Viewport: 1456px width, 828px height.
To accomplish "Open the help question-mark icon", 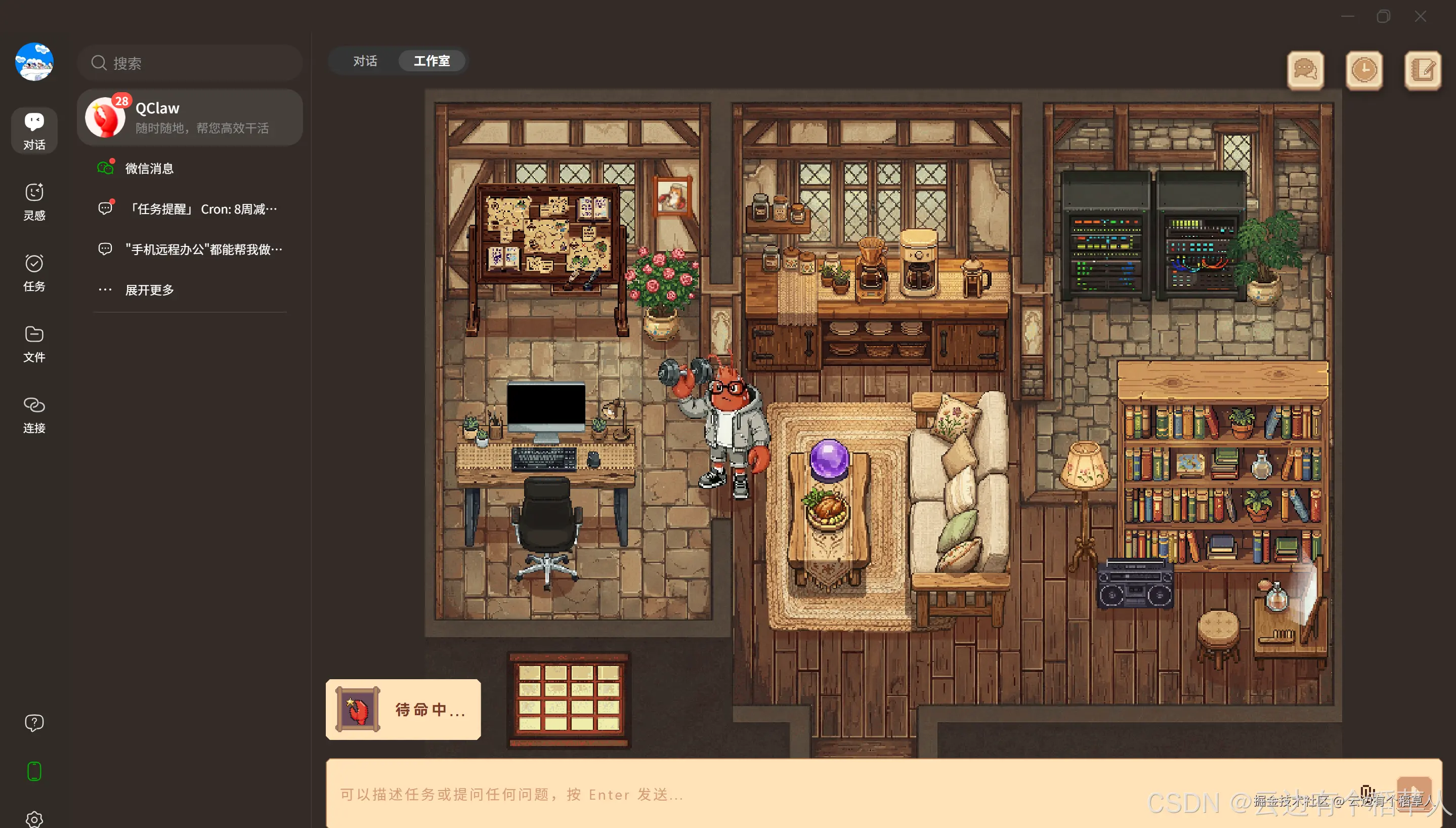I will tap(34, 723).
